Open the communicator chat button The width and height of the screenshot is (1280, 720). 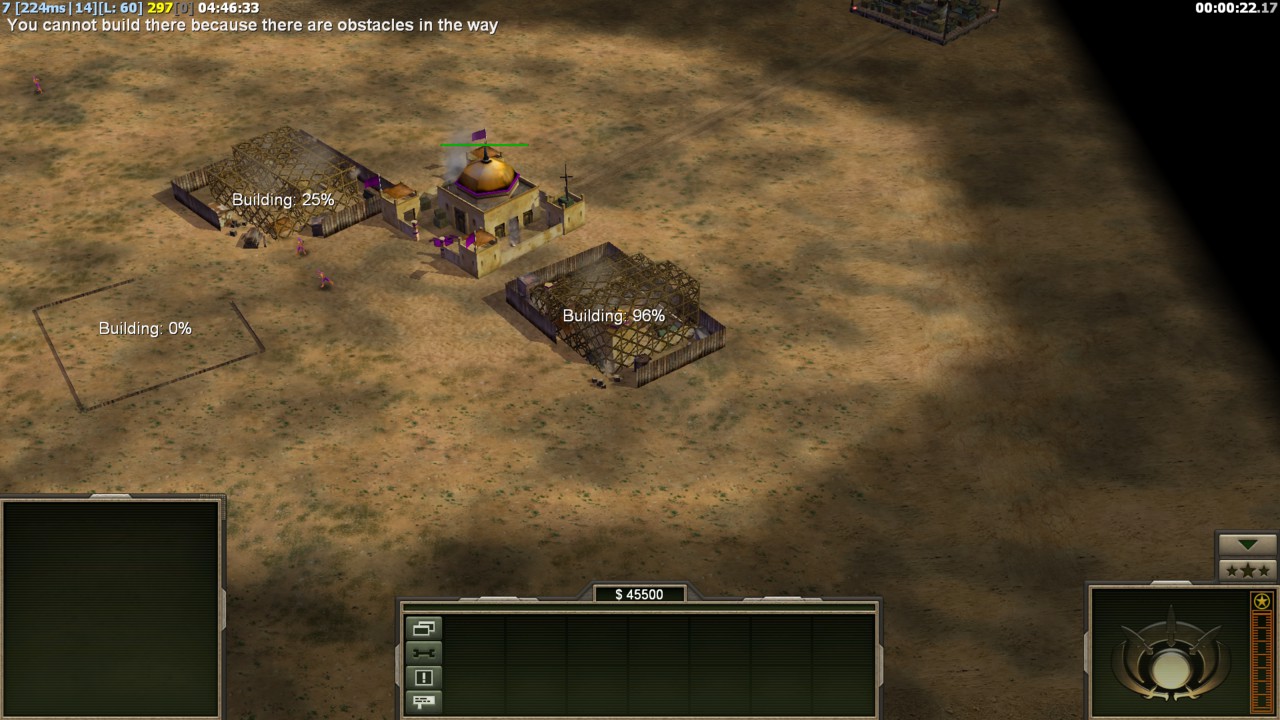tap(423, 702)
